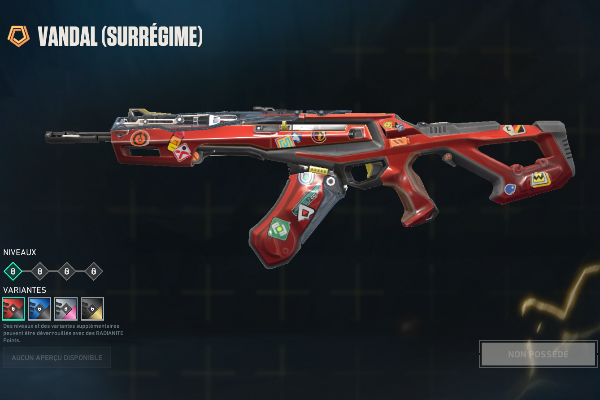Select the red variant swatch
Image resolution: width=600 pixels, height=400 pixels.
tap(13, 308)
